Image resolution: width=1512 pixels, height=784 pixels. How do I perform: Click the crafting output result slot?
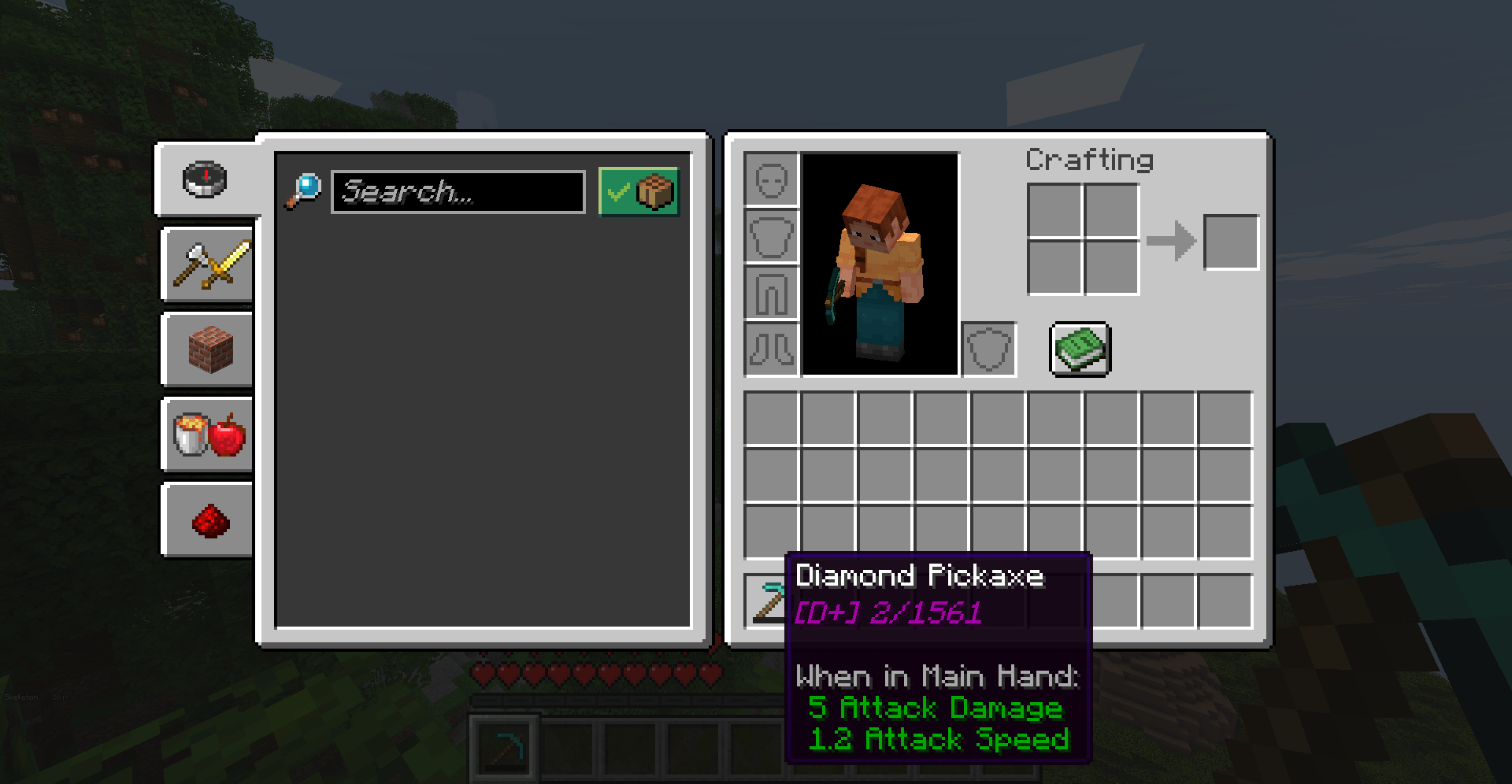point(1231,241)
